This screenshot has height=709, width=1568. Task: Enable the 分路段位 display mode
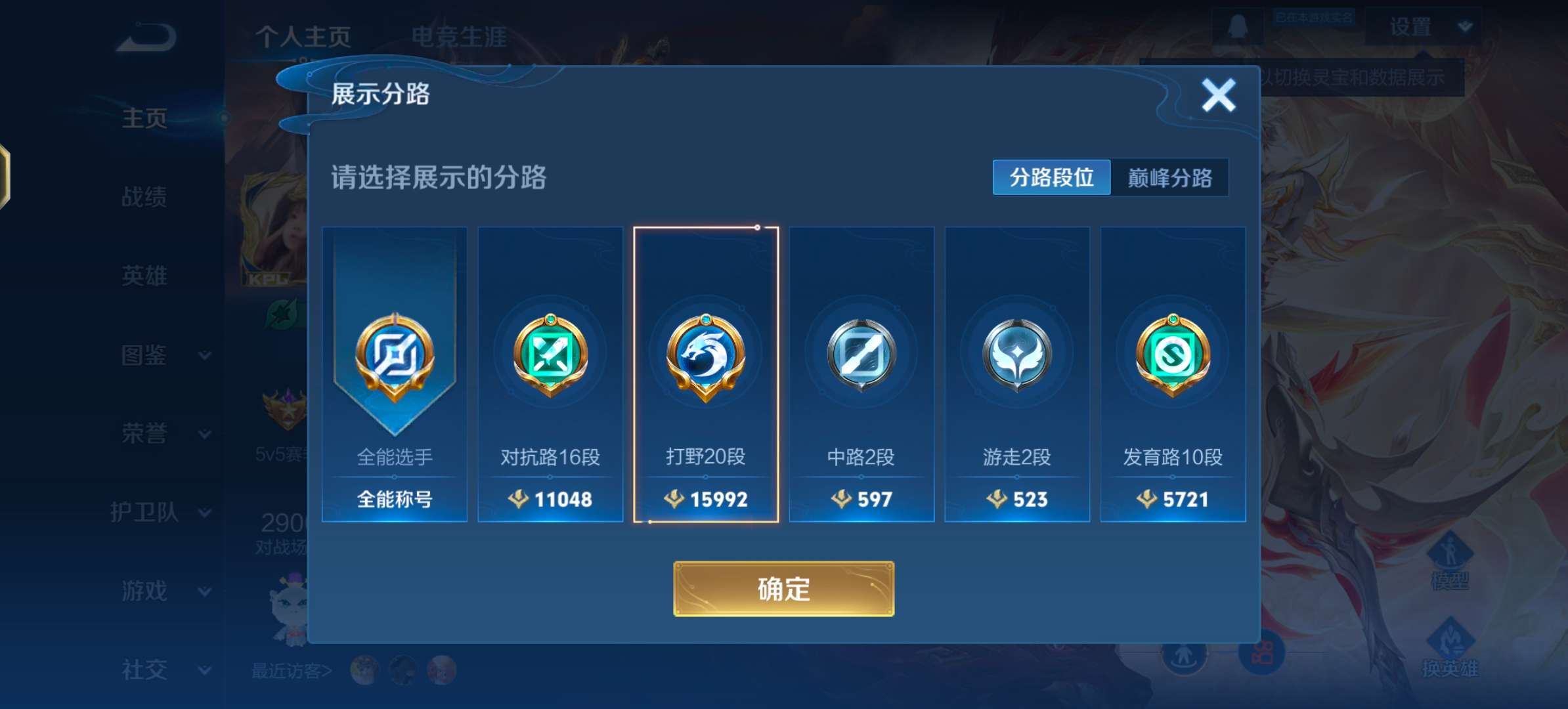(1051, 177)
